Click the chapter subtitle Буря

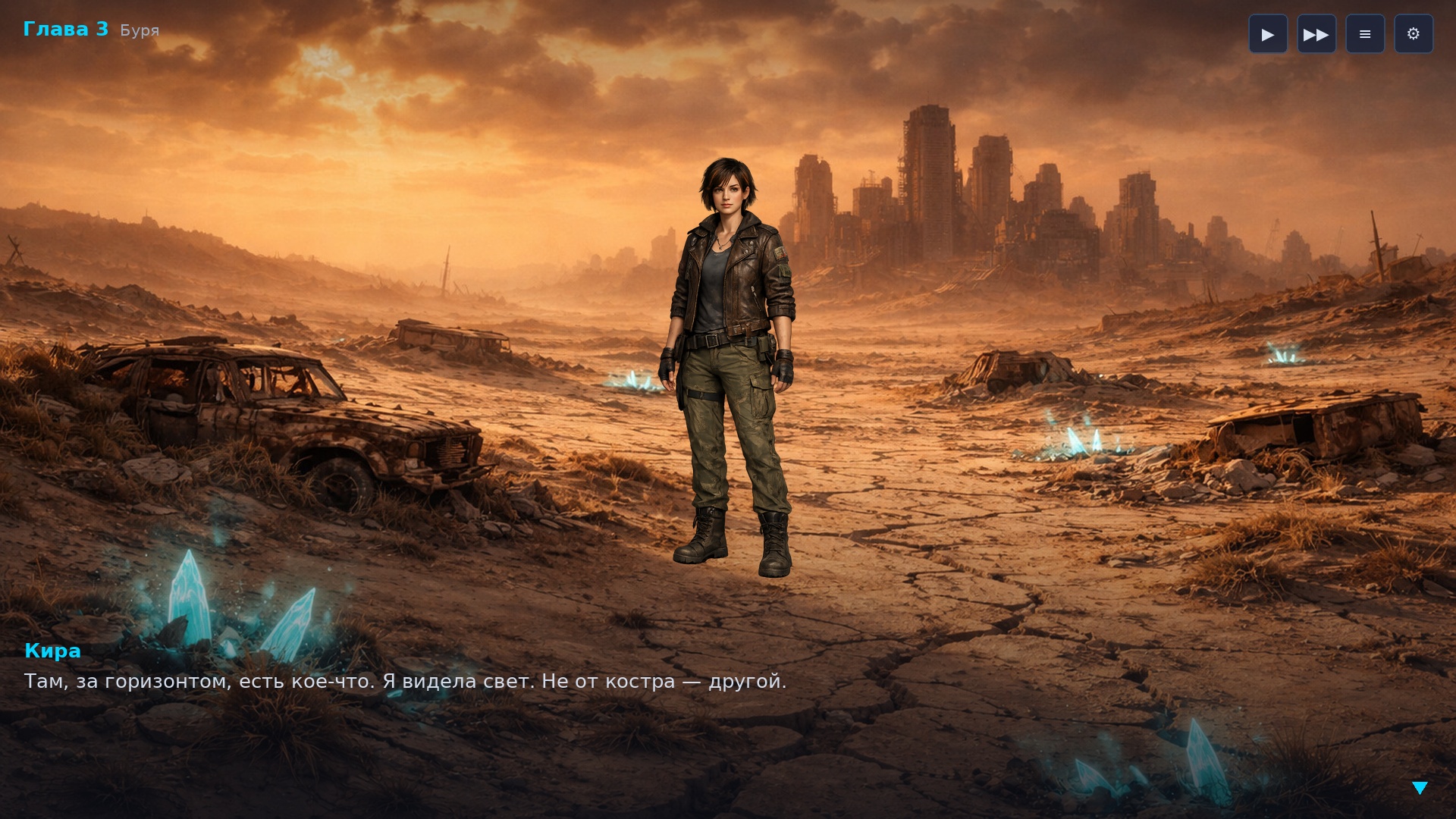tap(138, 30)
